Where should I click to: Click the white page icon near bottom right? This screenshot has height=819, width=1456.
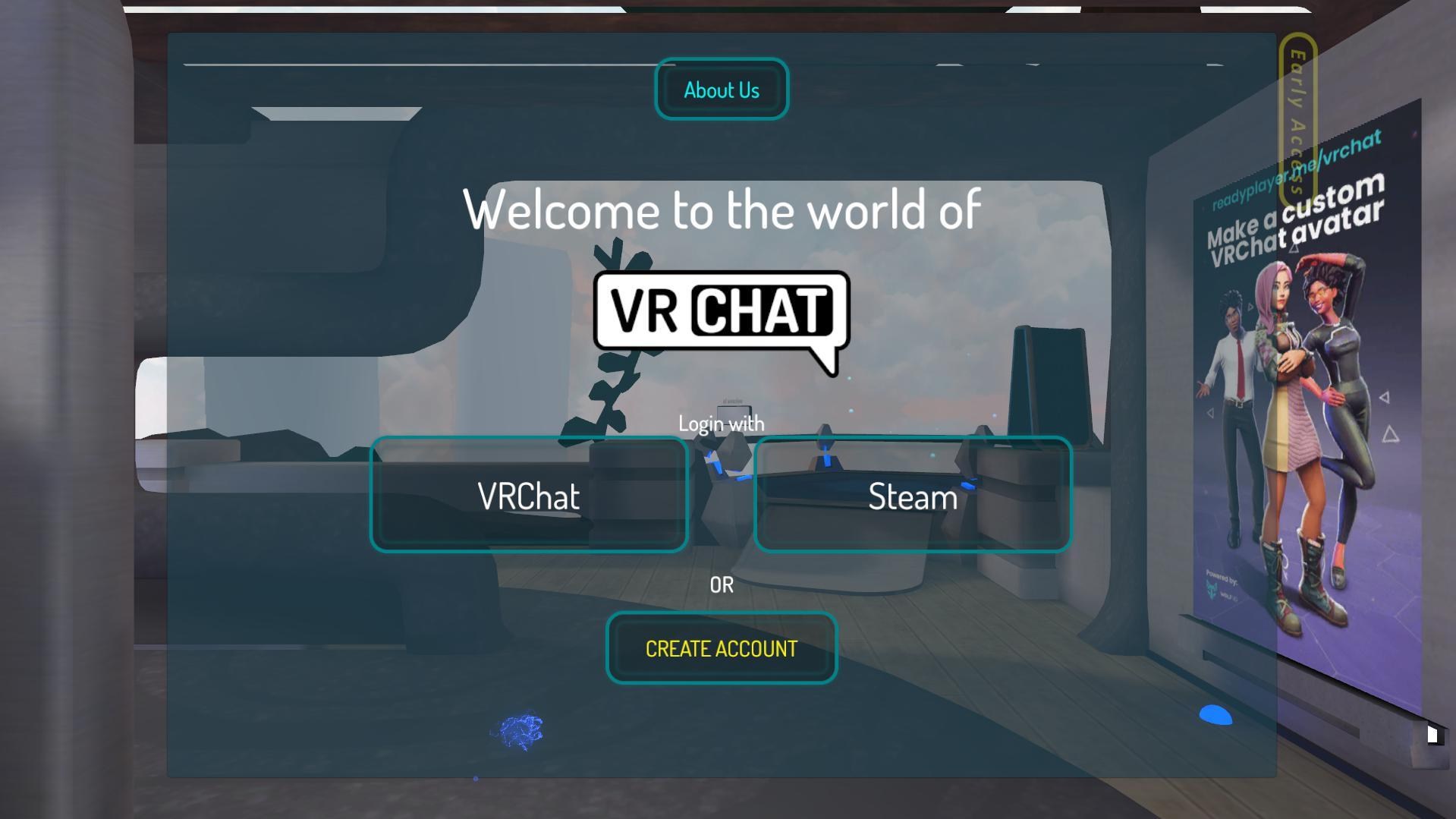coord(1432,735)
